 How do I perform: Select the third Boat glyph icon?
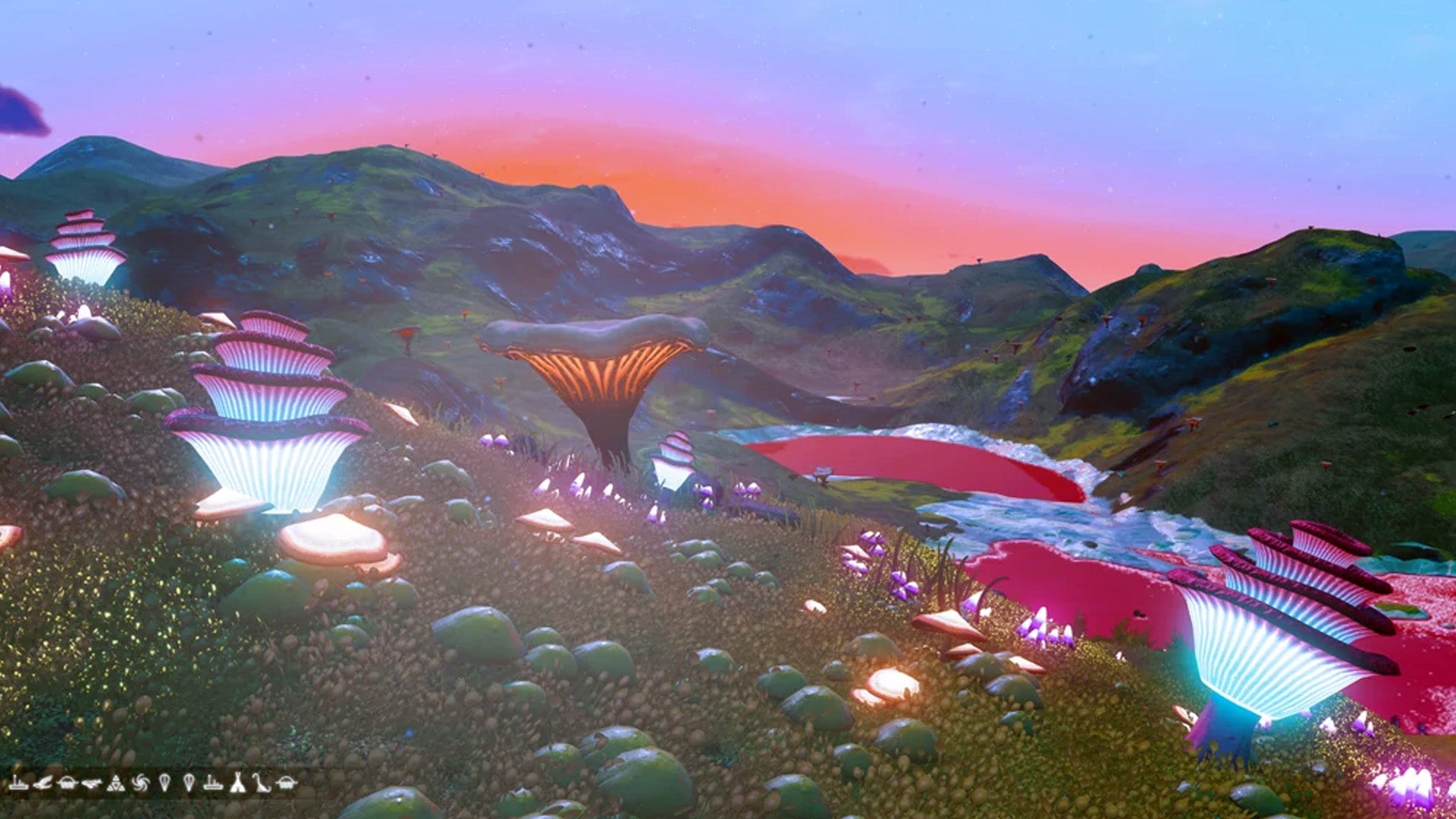pos(68,783)
